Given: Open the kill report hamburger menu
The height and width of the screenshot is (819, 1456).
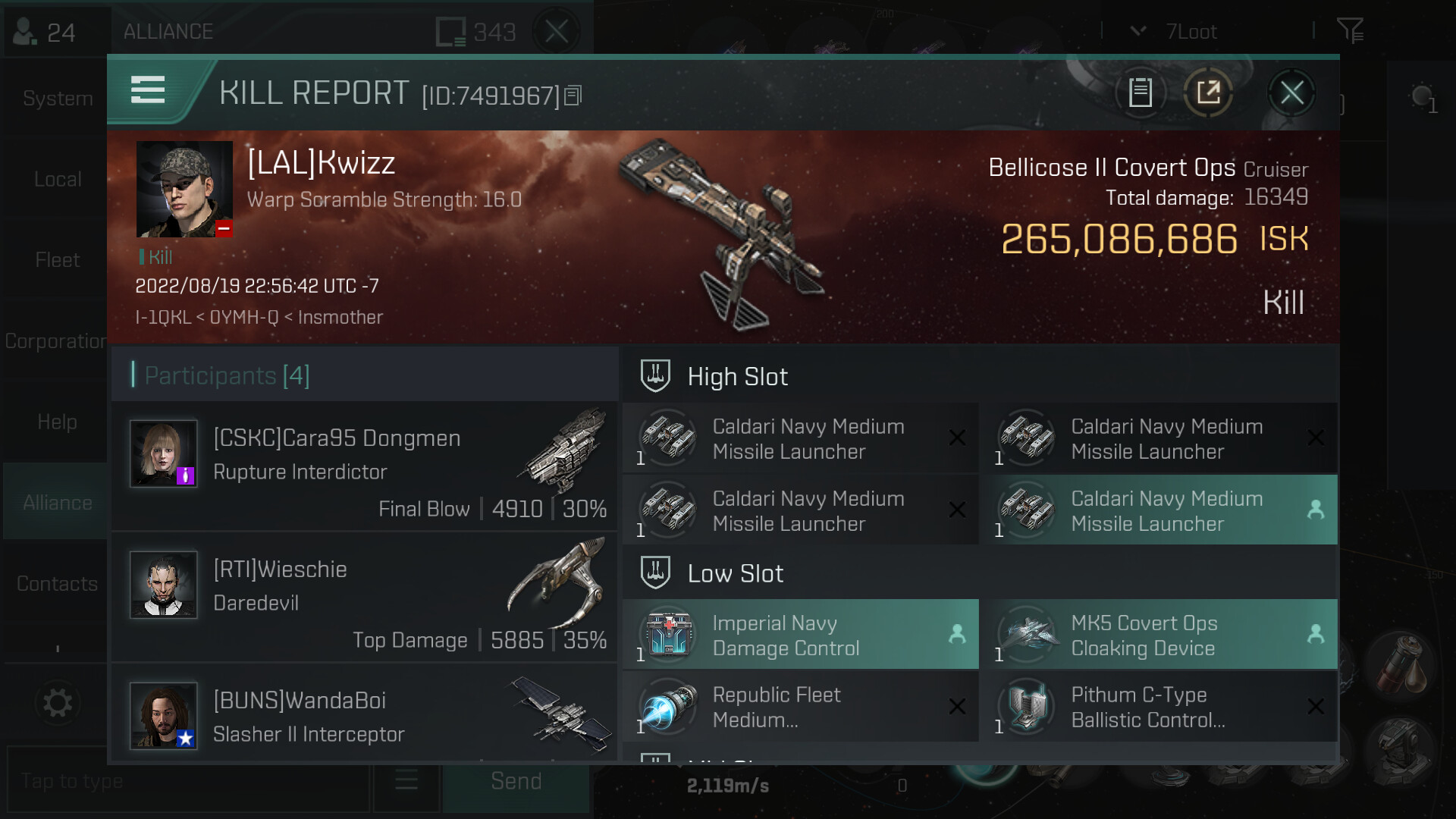Looking at the screenshot, I should [x=148, y=90].
